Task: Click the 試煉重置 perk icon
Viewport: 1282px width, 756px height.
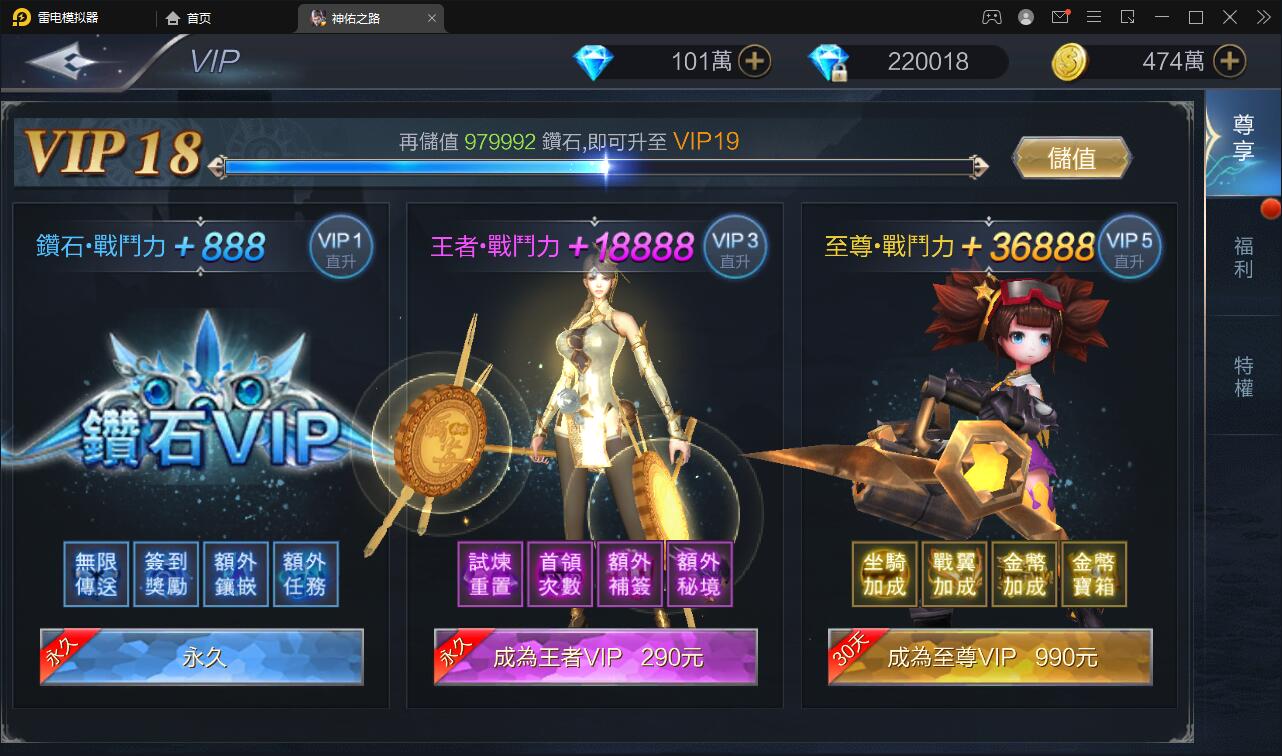Action: pyautogui.click(x=492, y=573)
